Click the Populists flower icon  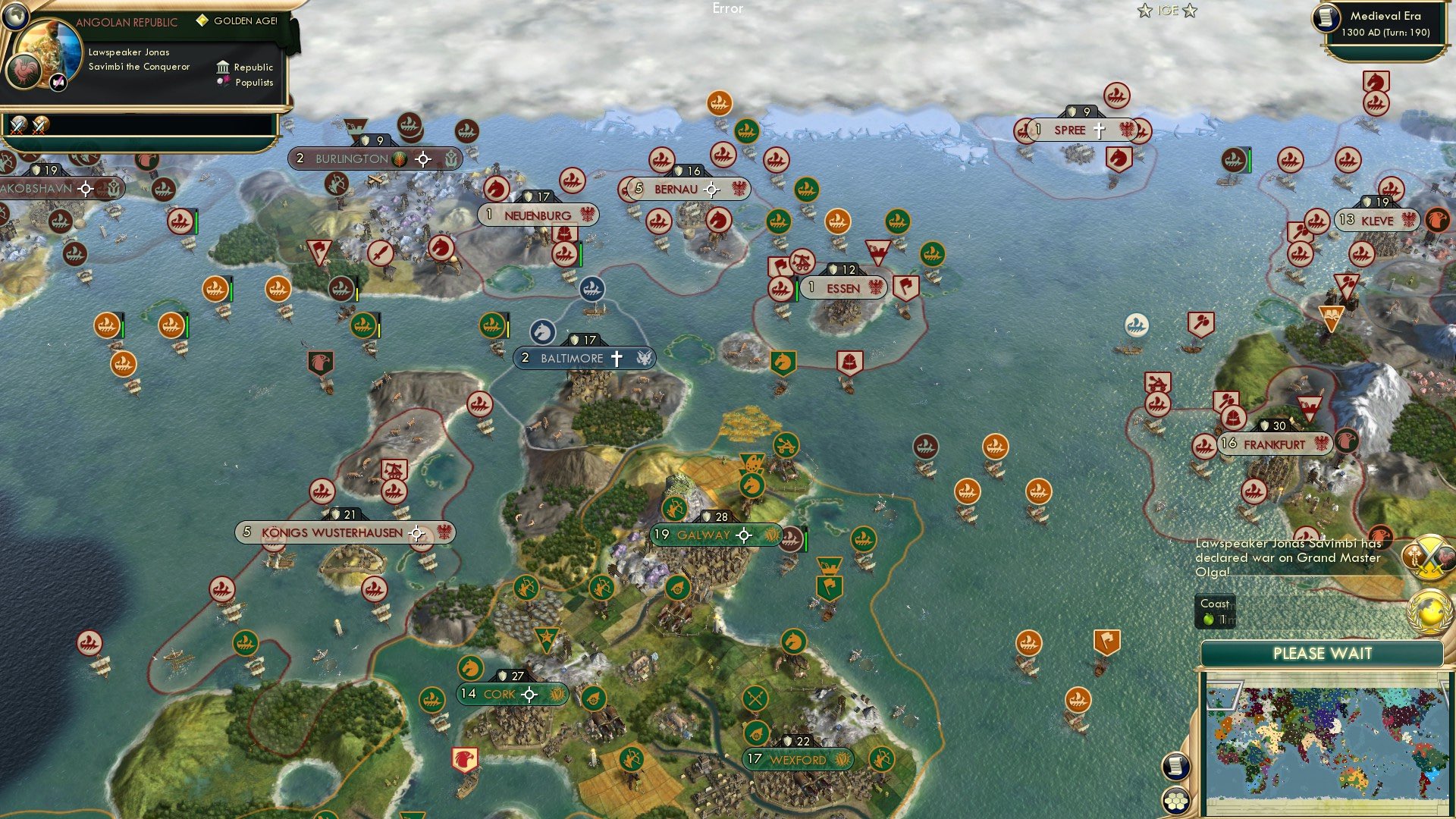[x=222, y=81]
